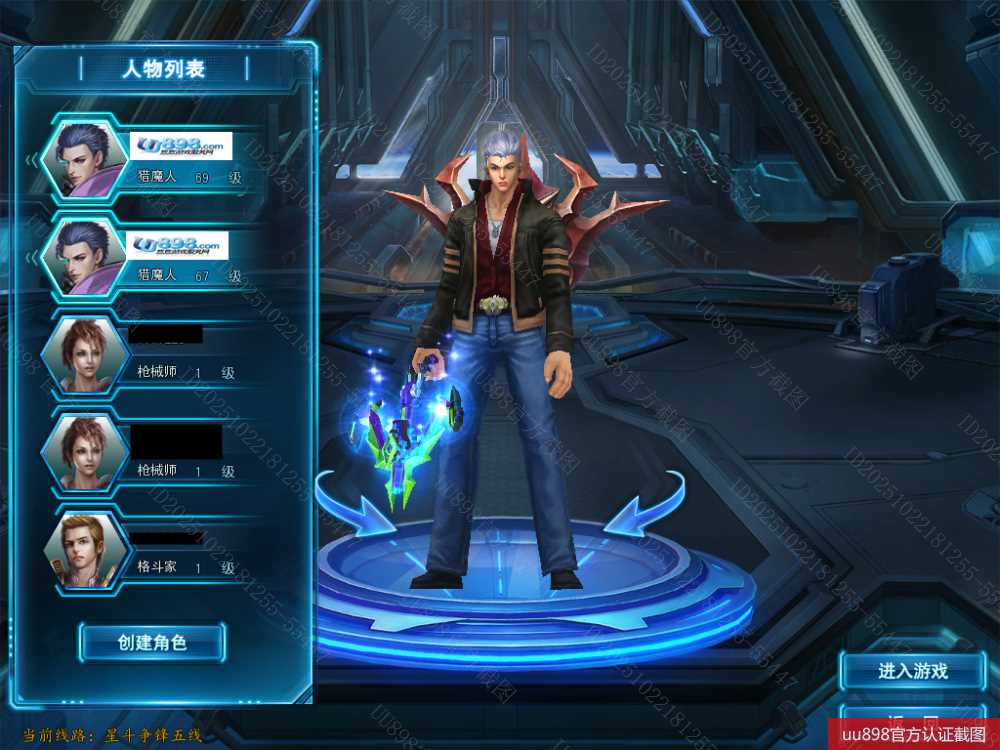
Task: Click the 创建角色 create character button
Action: pyautogui.click(x=152, y=642)
